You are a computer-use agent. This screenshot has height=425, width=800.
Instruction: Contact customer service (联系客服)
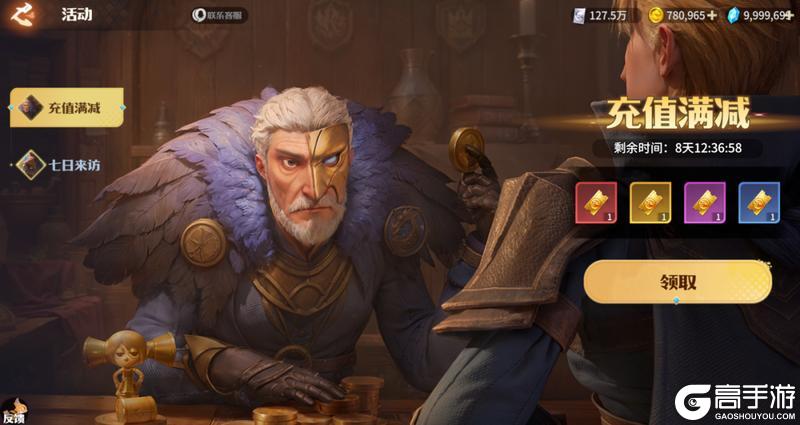219,16
